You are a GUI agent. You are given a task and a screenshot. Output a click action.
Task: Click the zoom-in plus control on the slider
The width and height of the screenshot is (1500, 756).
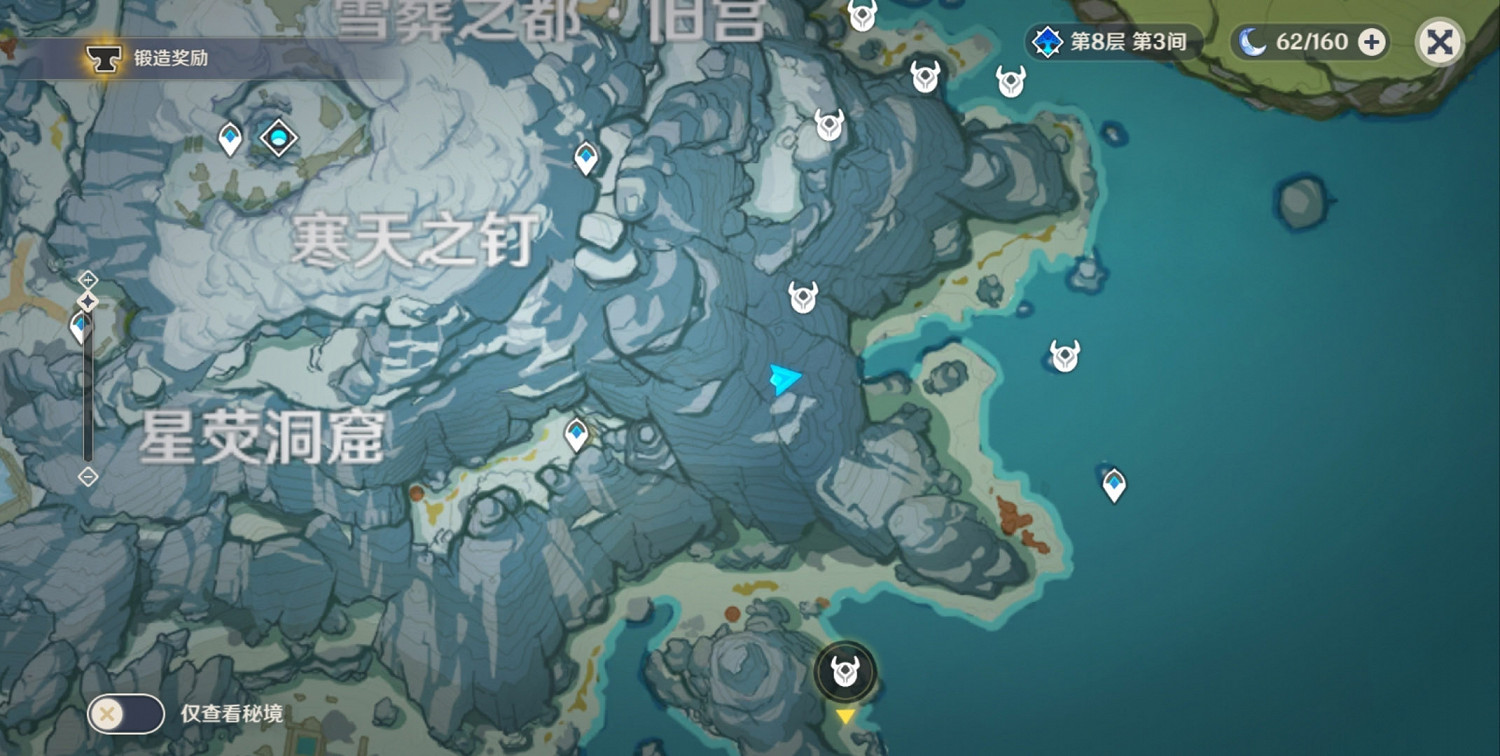[88, 280]
